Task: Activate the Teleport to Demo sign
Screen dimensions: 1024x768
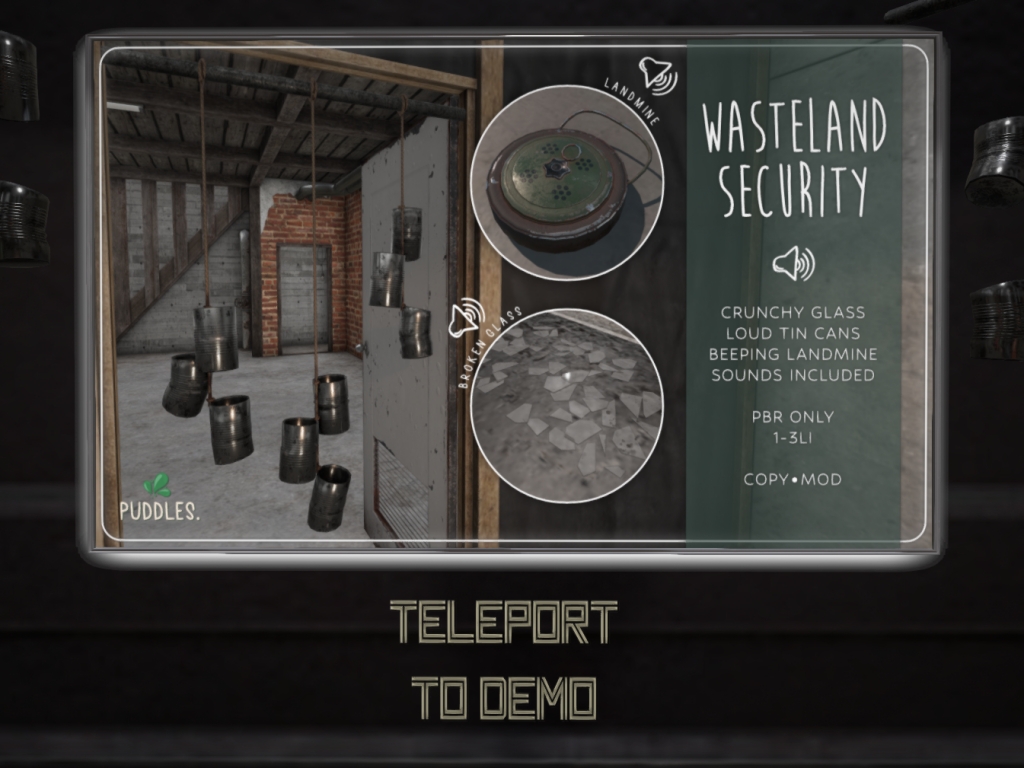Action: click(503, 660)
